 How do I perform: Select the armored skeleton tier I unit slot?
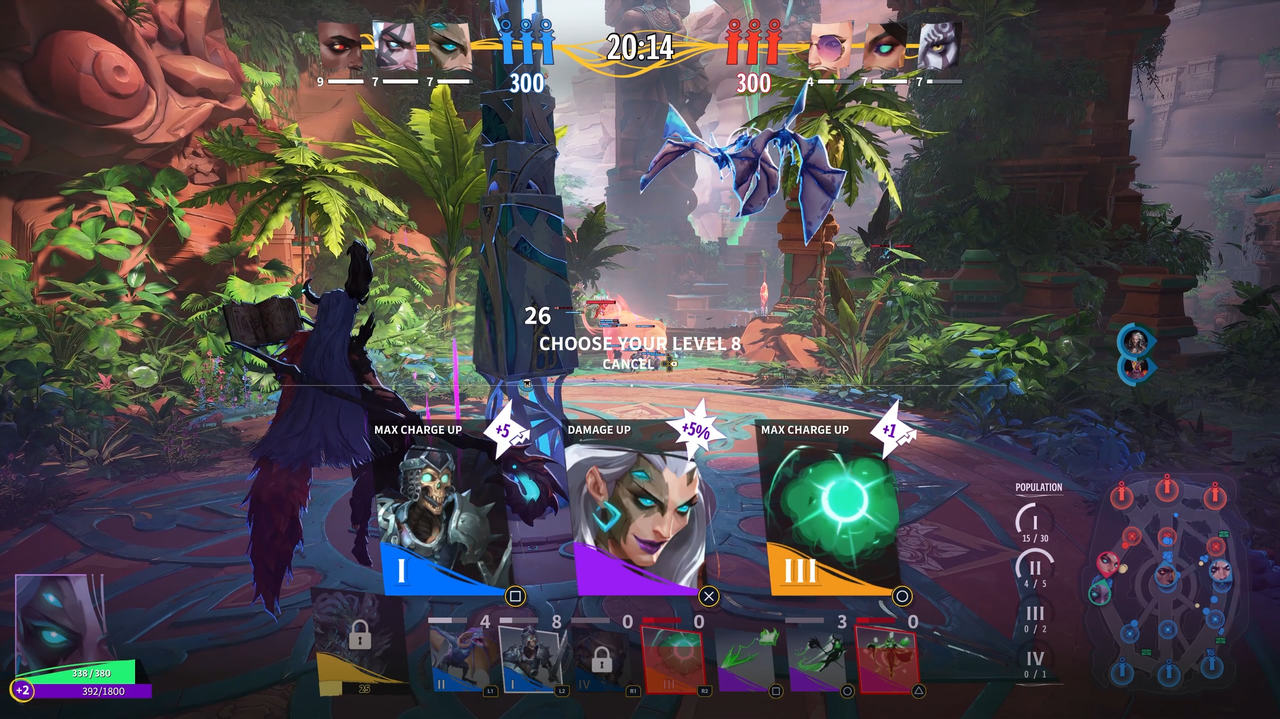[532, 660]
